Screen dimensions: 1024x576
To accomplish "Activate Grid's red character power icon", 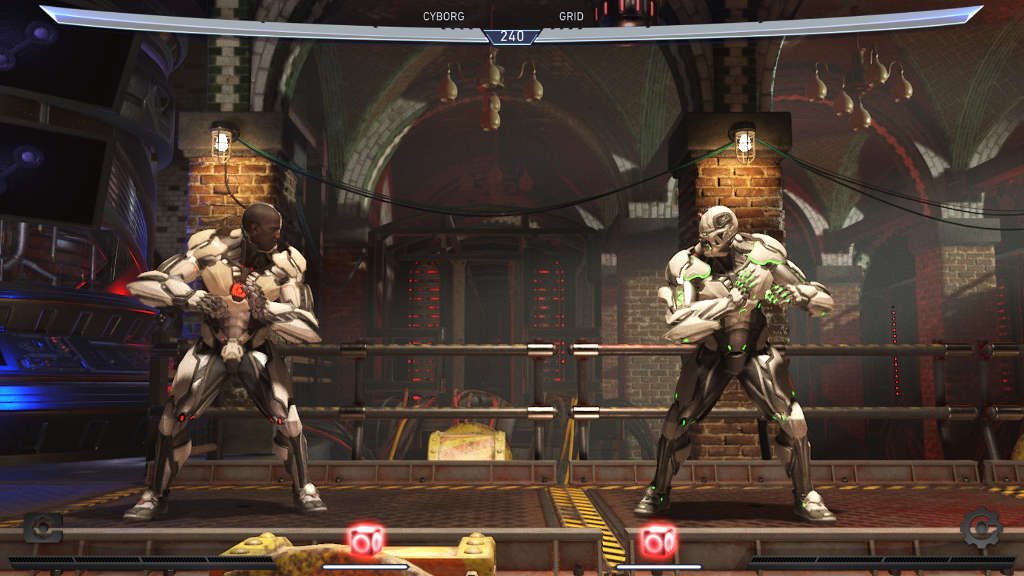I will pos(658,541).
